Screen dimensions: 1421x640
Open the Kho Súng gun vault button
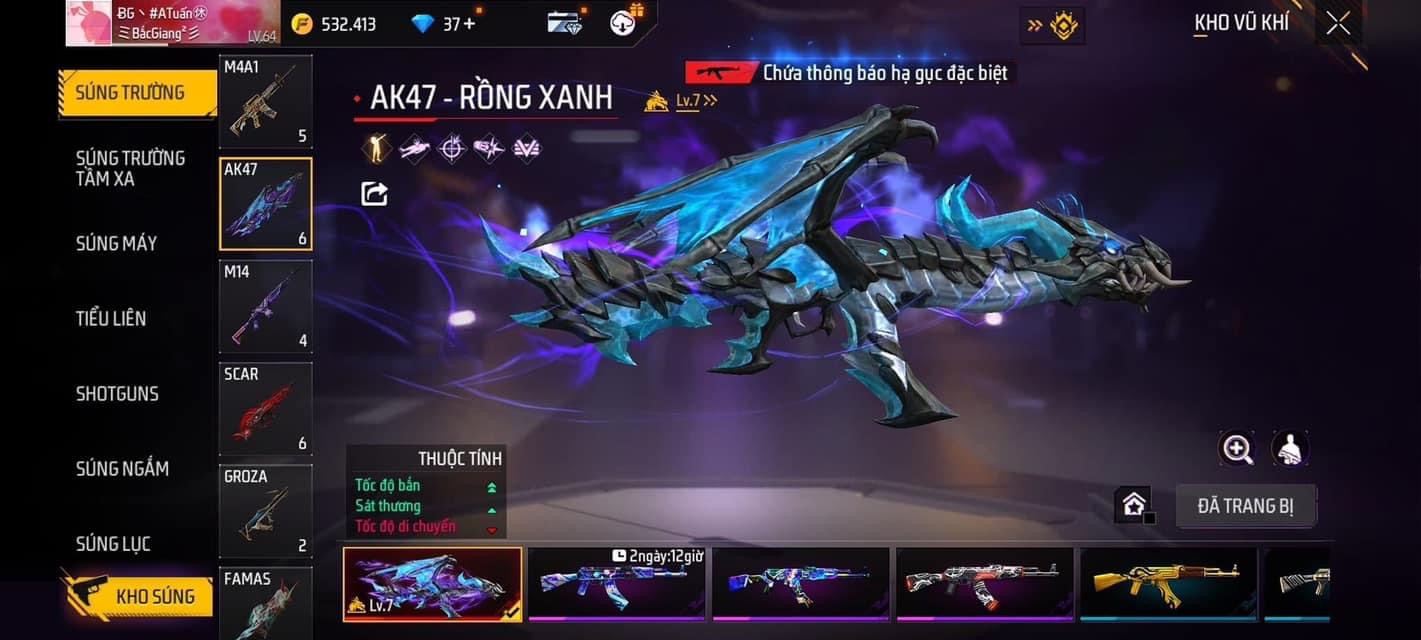point(138,597)
